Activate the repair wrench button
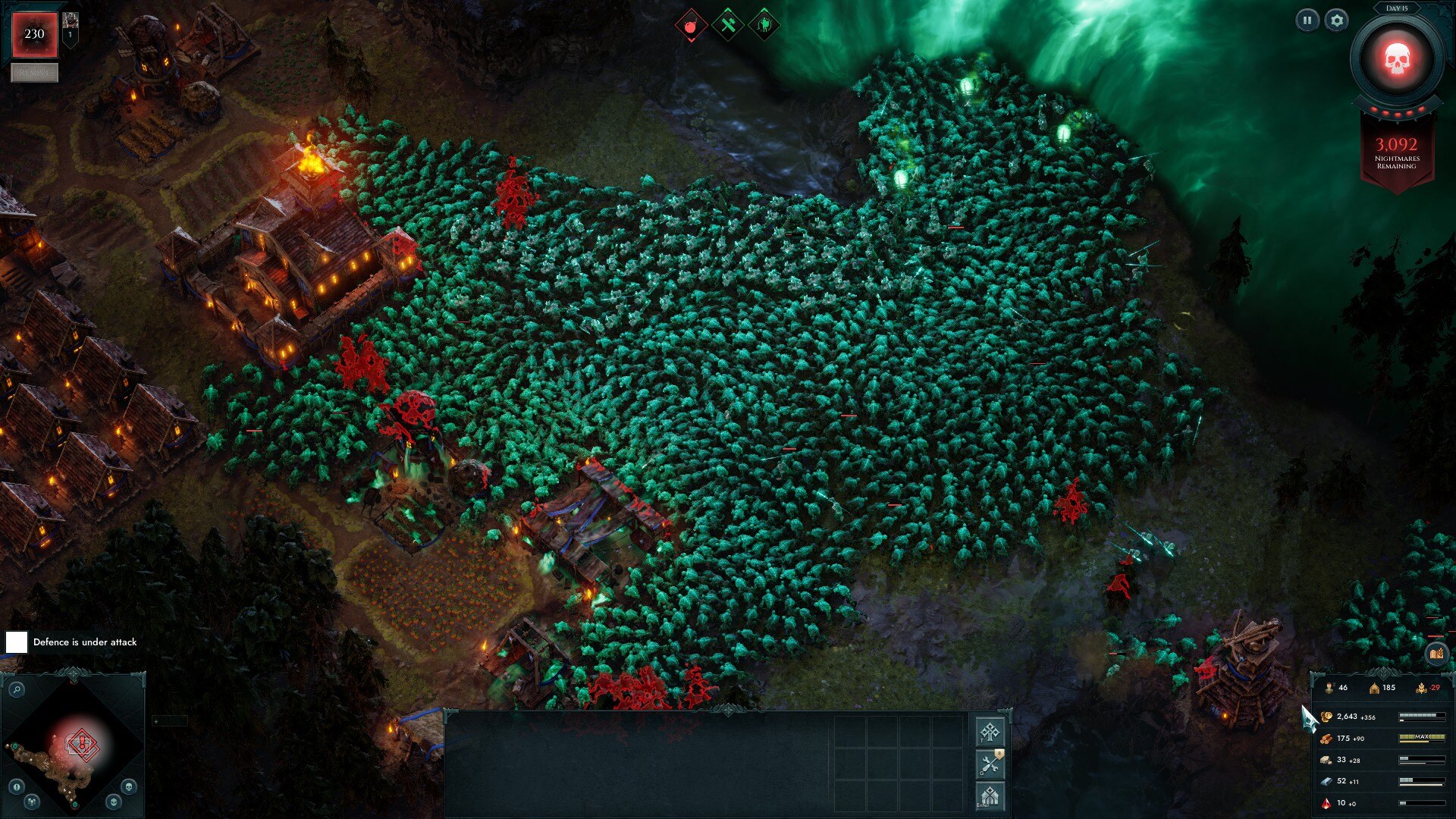Screen dimensions: 1456x819 pos(990,764)
